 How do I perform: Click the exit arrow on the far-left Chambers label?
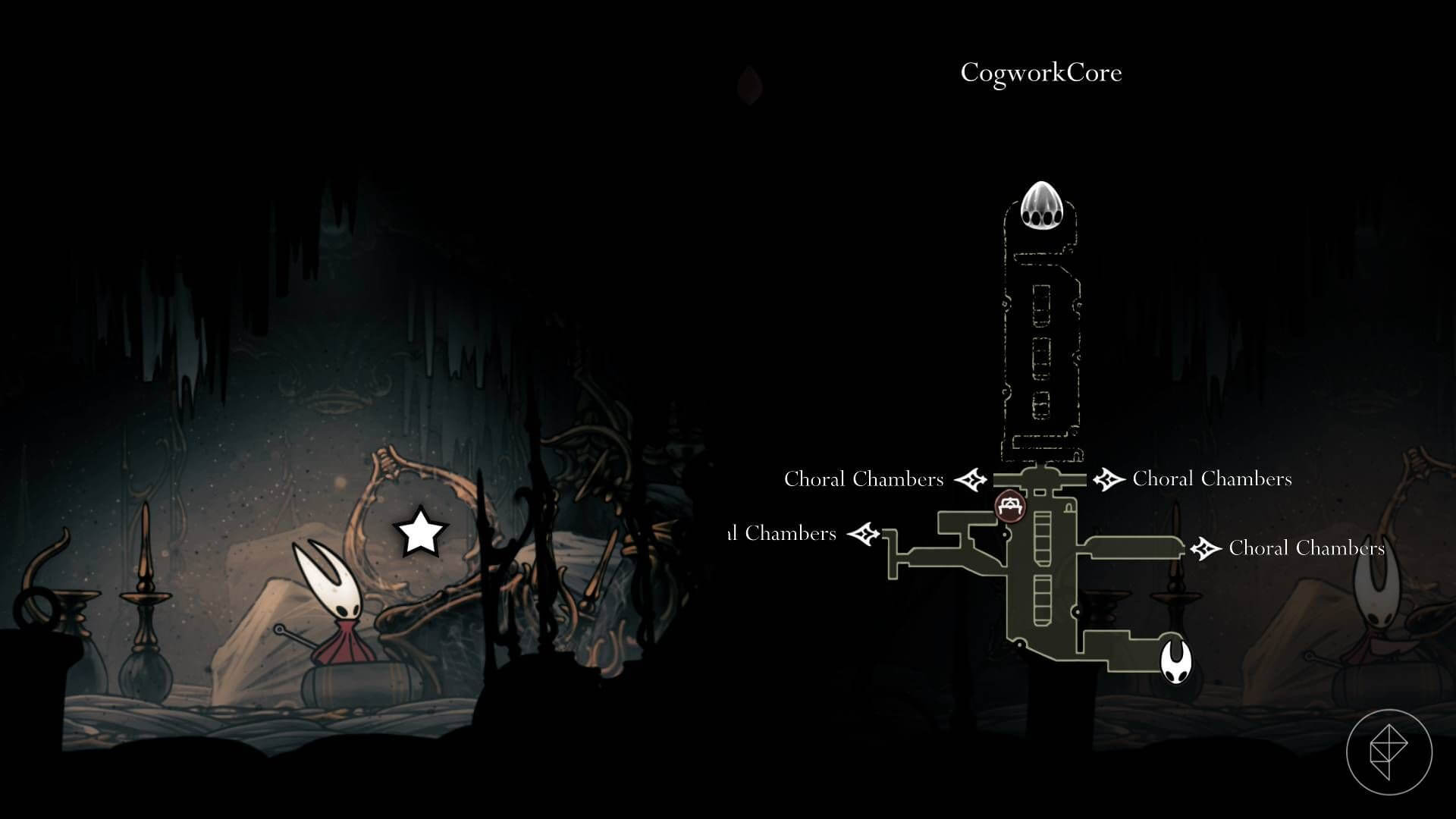(864, 533)
